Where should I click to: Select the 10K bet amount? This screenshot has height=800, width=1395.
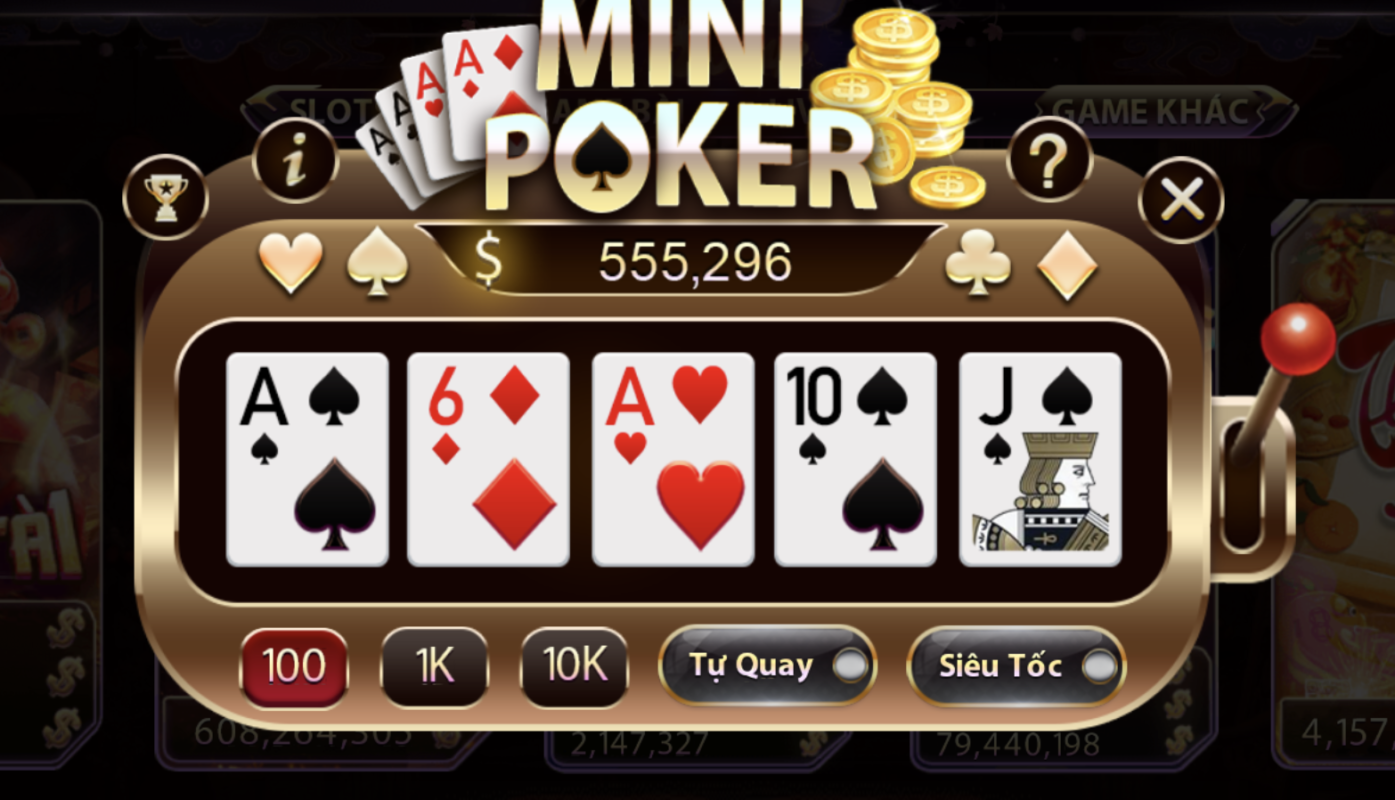(x=573, y=666)
